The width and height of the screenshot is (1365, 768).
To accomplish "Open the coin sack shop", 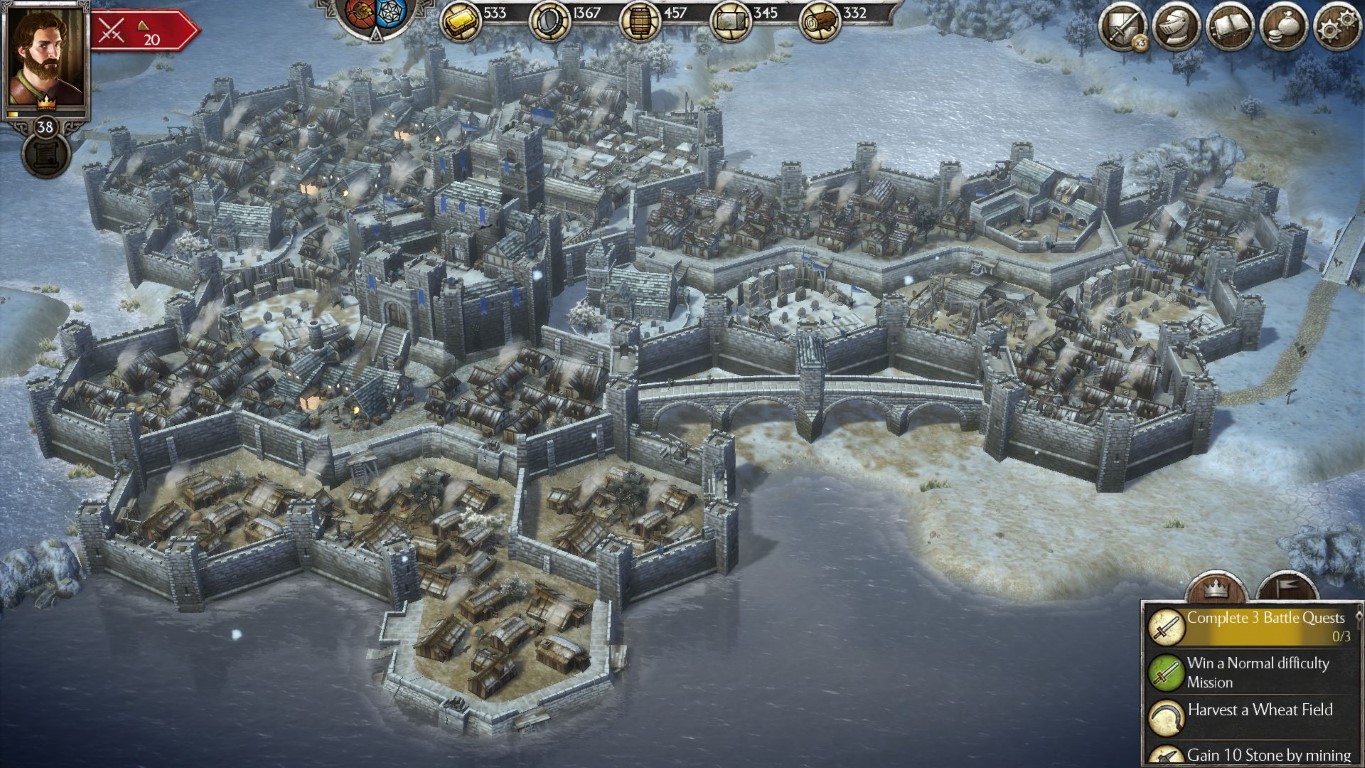I will 1283,27.
